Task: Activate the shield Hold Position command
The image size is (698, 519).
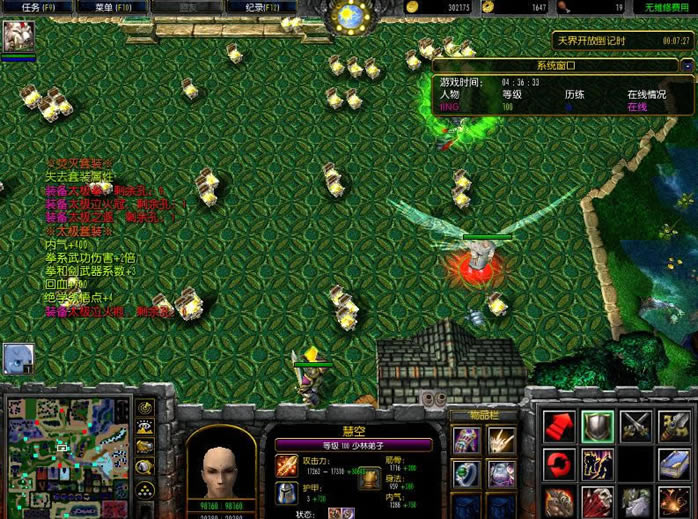Action: point(598,426)
